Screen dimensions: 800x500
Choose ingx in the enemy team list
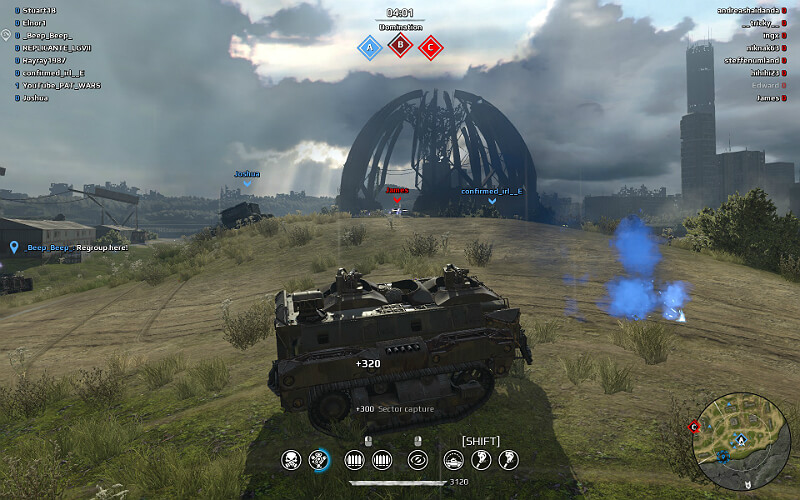click(769, 35)
